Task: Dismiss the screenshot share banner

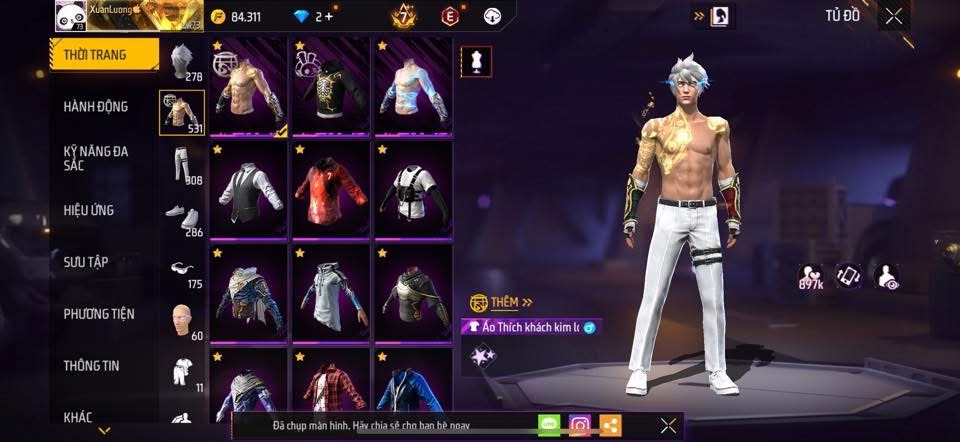Action: 669,426
